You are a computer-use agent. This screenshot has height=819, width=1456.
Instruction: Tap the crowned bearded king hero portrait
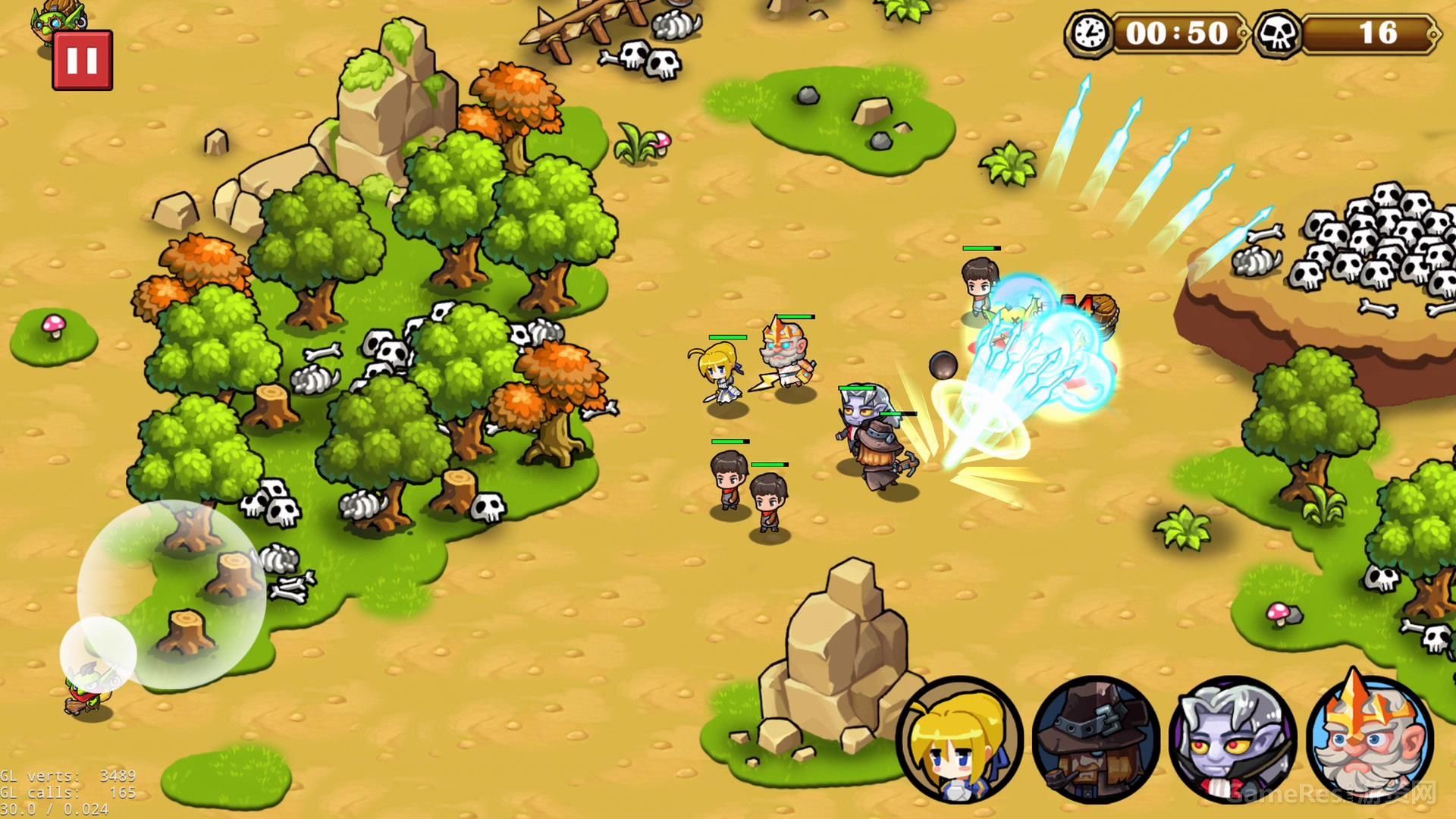pyautogui.click(x=1370, y=737)
